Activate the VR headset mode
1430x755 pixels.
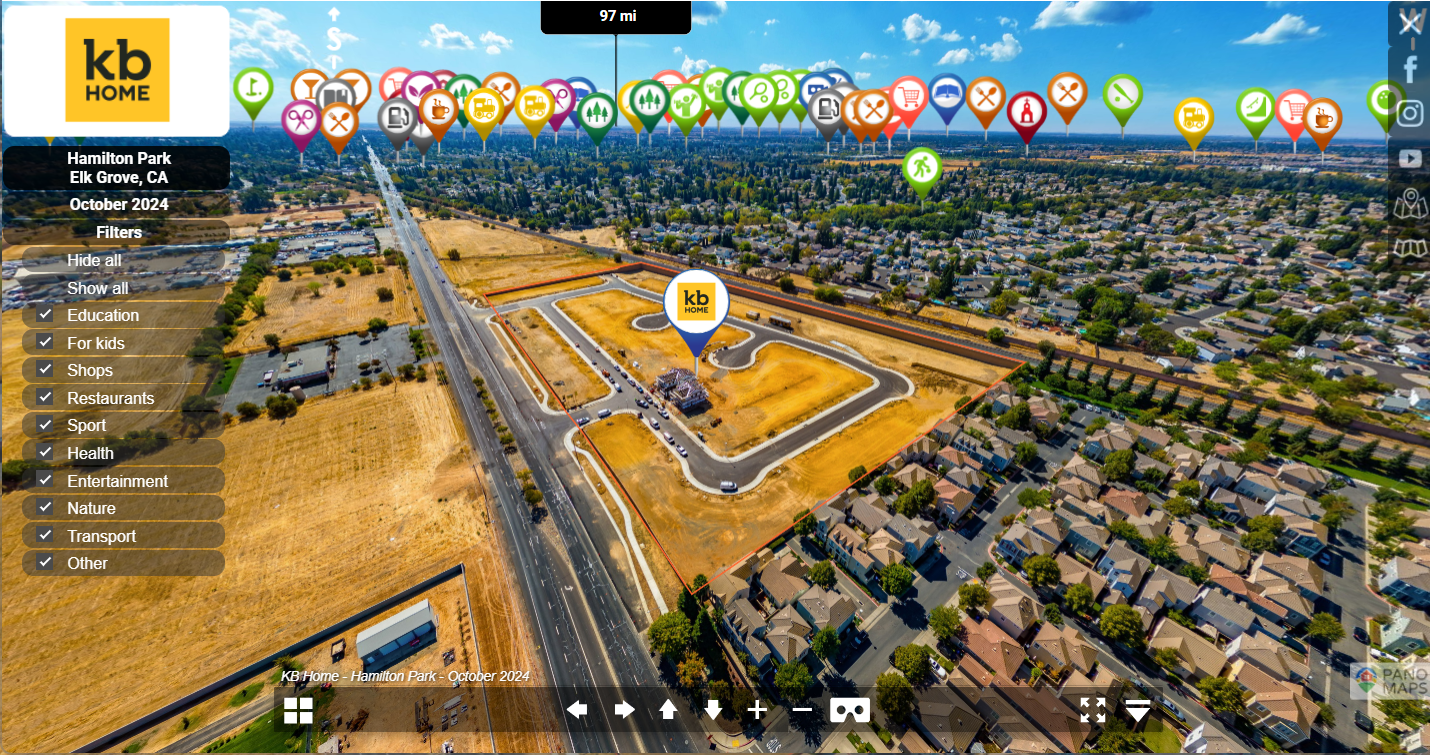tap(850, 710)
